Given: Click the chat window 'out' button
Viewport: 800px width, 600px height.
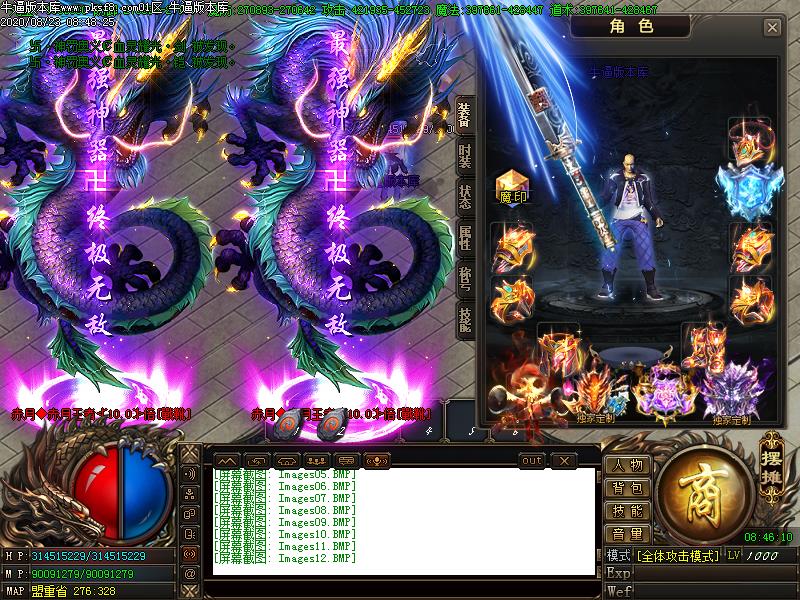Looking at the screenshot, I should click(x=532, y=460).
